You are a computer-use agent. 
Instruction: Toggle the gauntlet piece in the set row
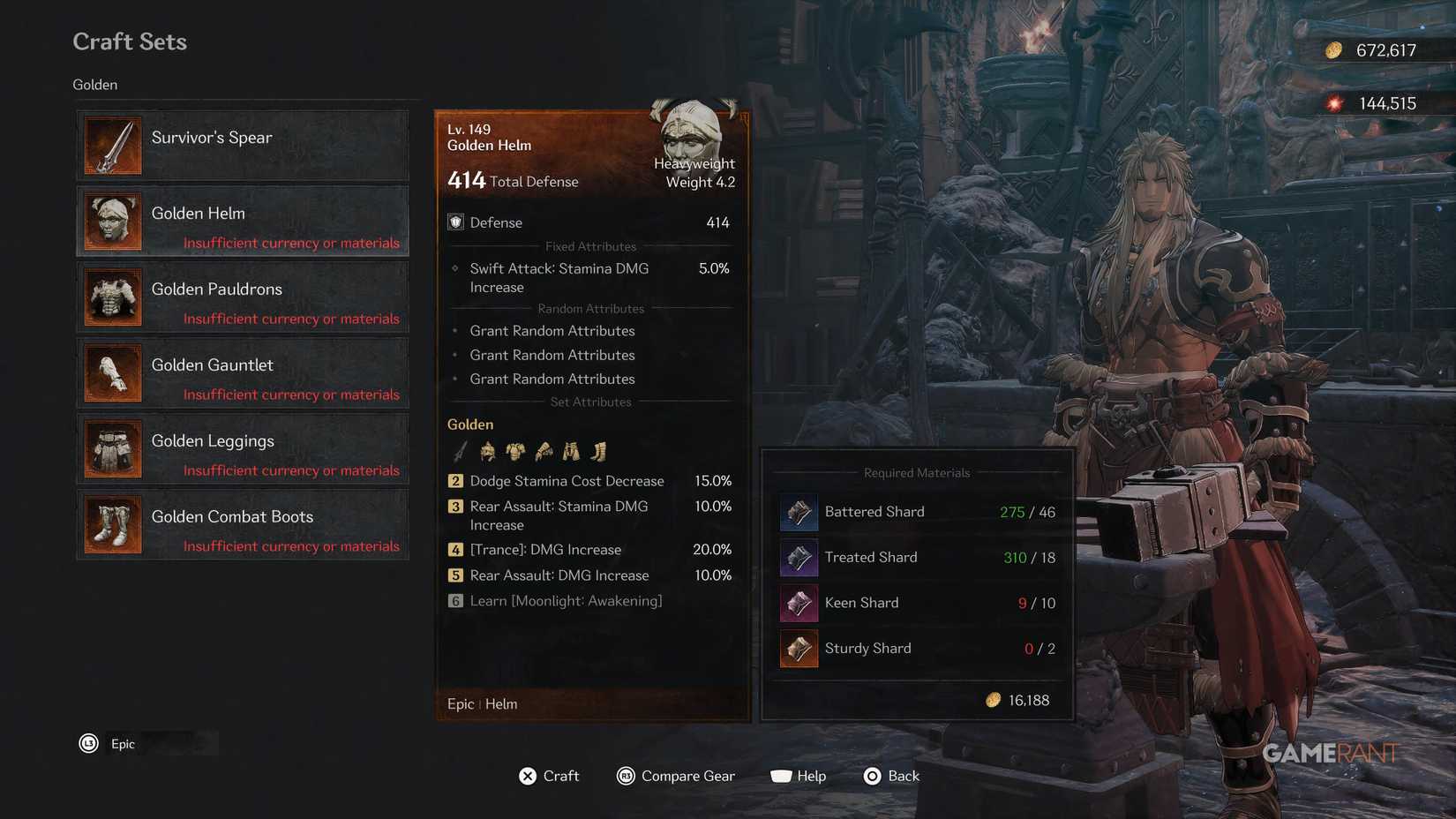point(543,451)
